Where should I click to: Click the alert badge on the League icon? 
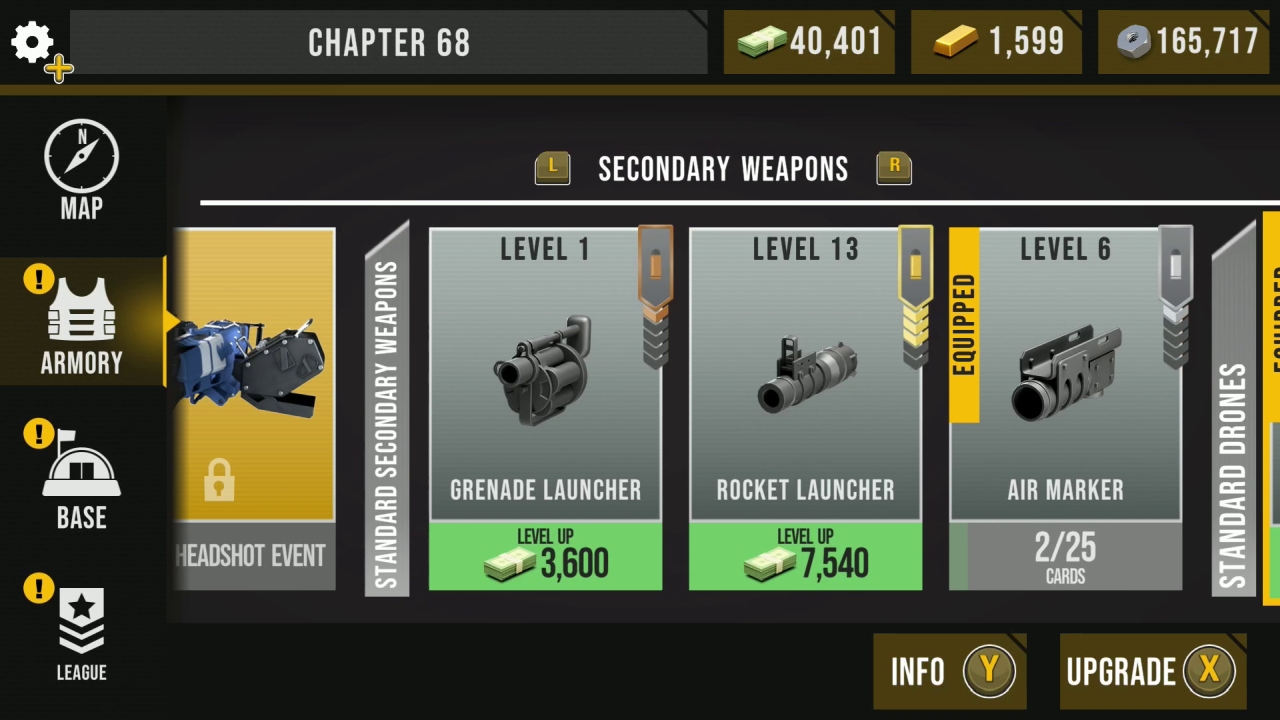tap(38, 589)
